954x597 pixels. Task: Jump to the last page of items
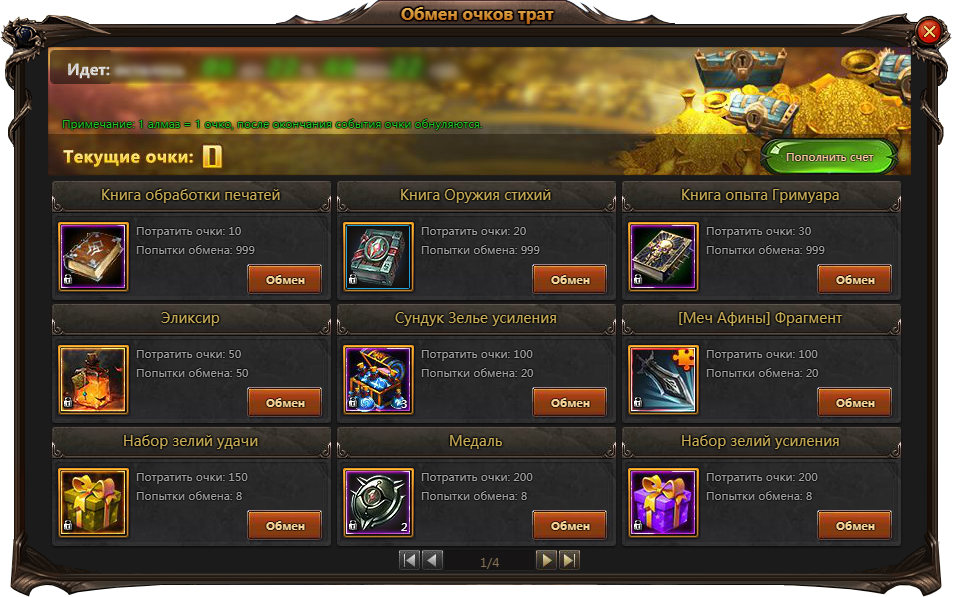click(569, 560)
